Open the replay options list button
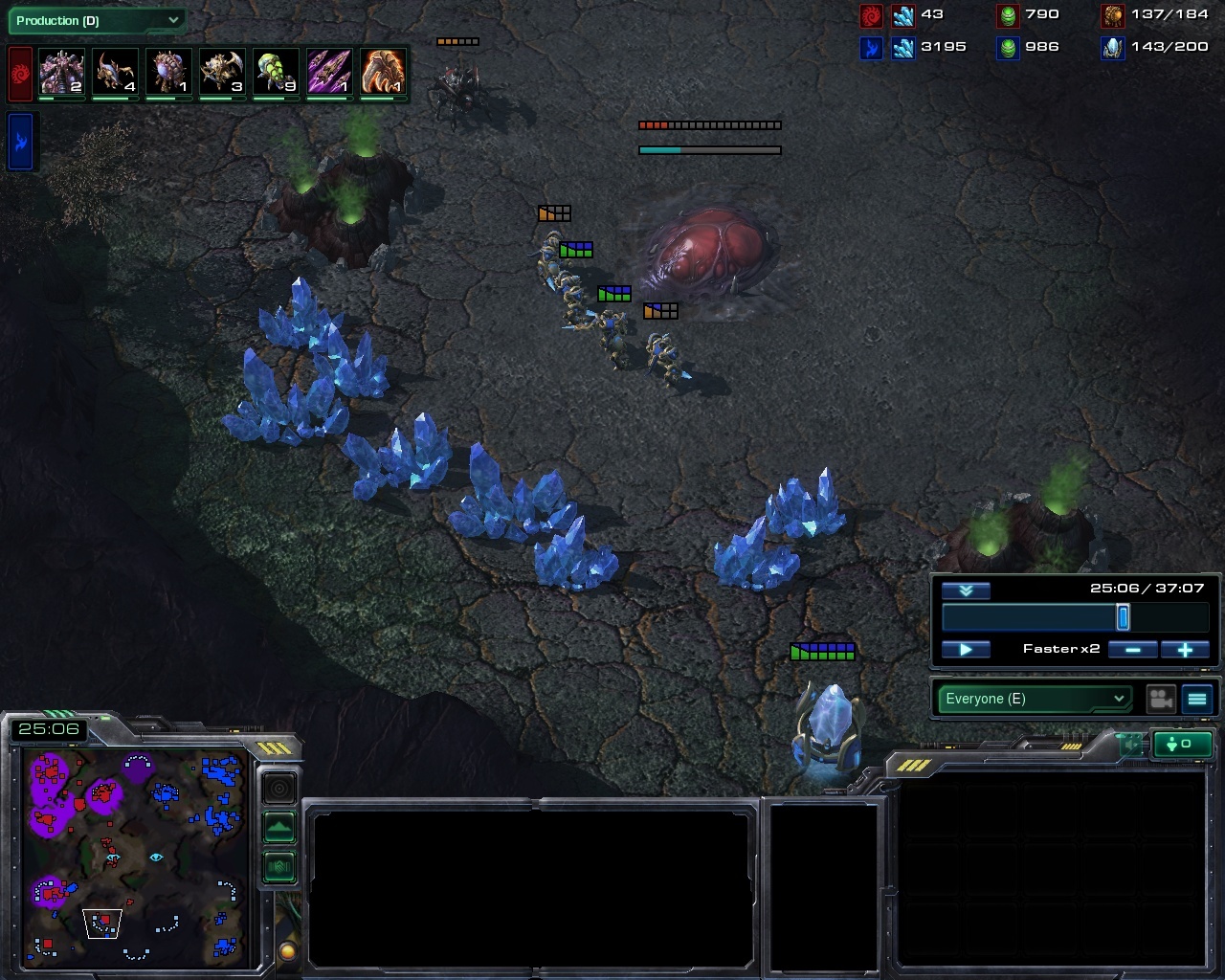1225x980 pixels. click(1197, 700)
